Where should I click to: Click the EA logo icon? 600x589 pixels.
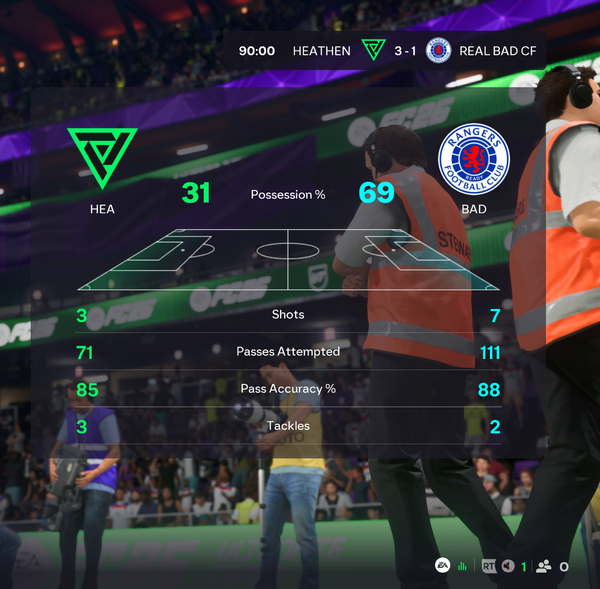442,566
